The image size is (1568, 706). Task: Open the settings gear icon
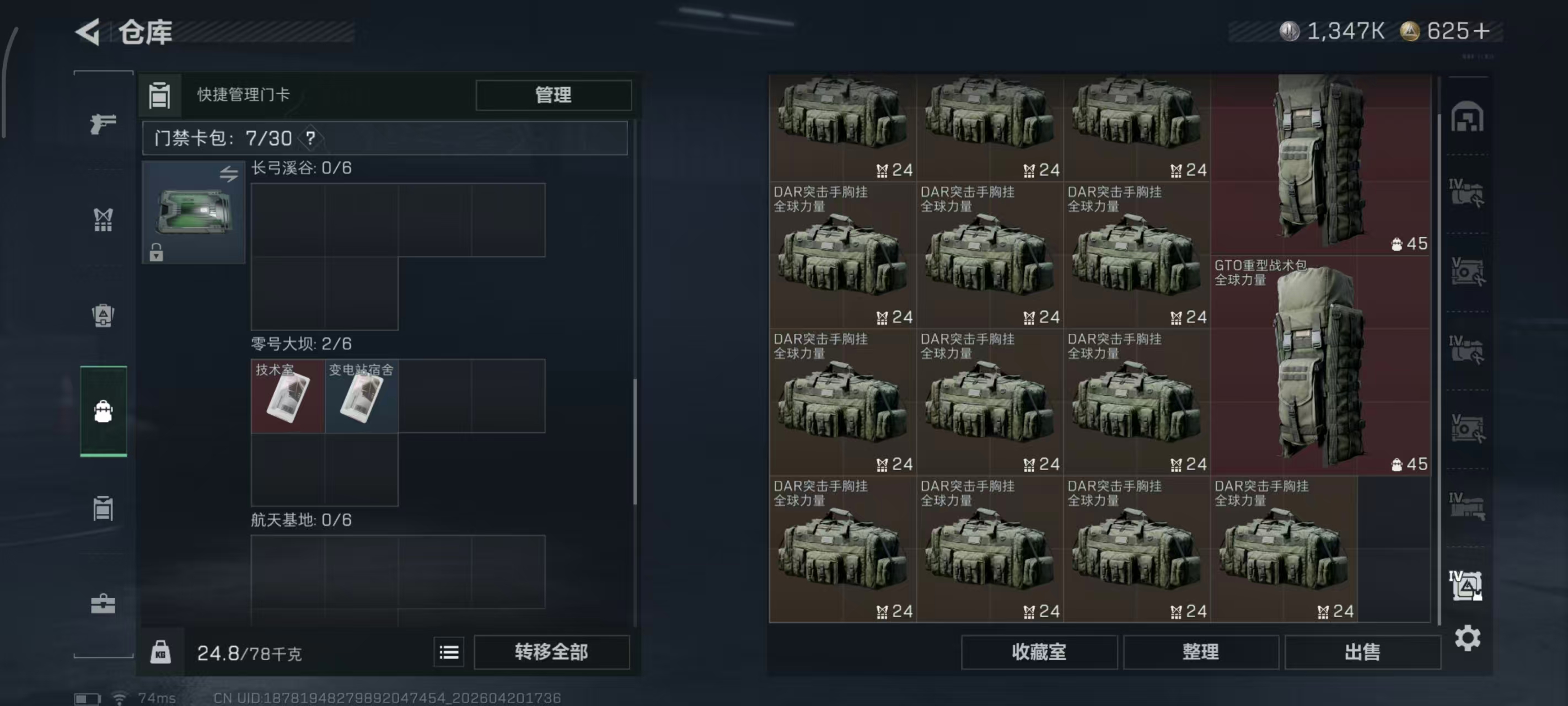tap(1468, 638)
